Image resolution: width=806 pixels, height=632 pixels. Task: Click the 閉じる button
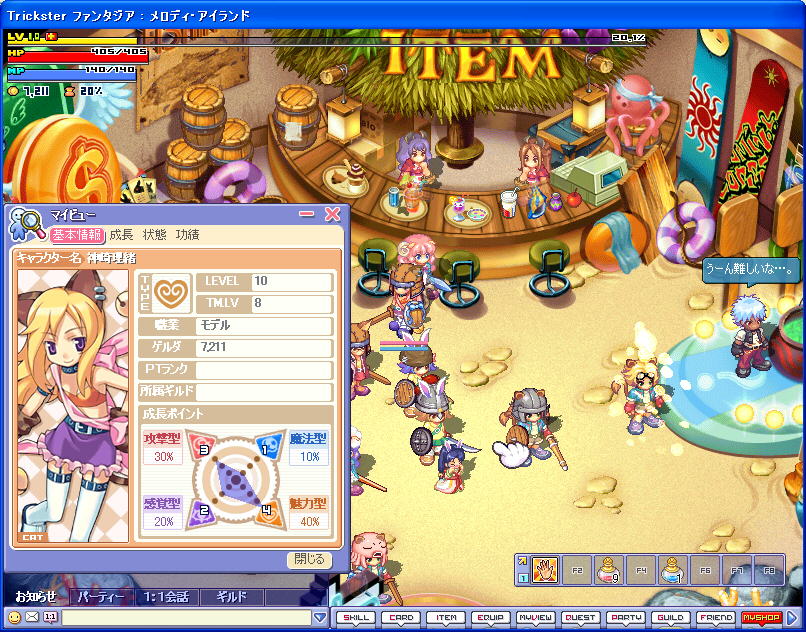(309, 560)
